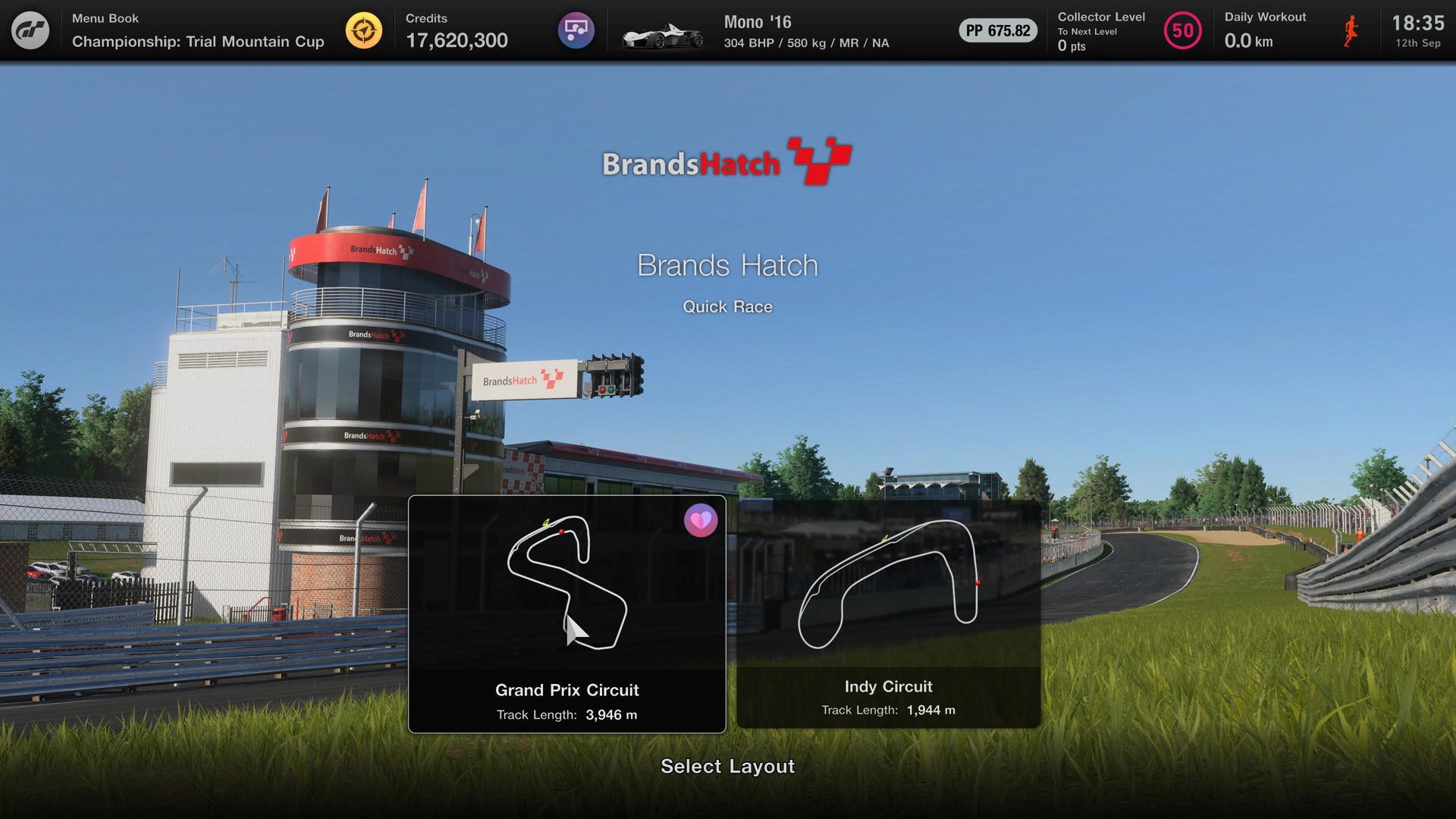1456x819 pixels.
Task: Toggle the pink heart favorite icon
Action: (x=701, y=521)
